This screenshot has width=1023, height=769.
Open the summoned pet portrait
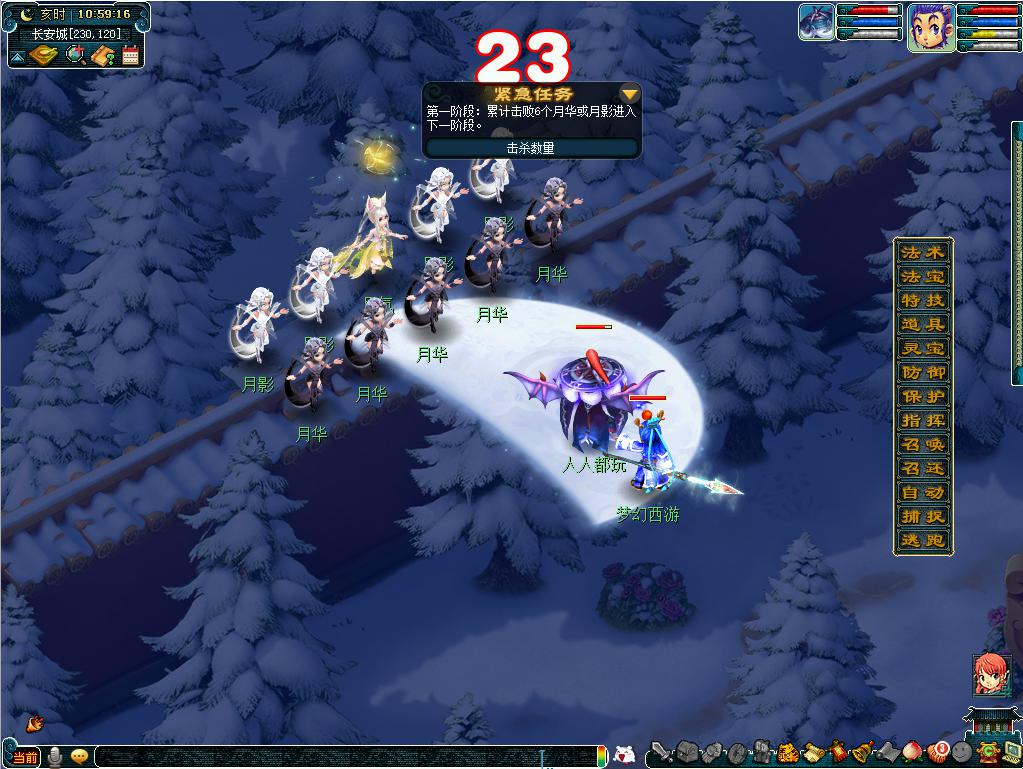pyautogui.click(x=817, y=22)
